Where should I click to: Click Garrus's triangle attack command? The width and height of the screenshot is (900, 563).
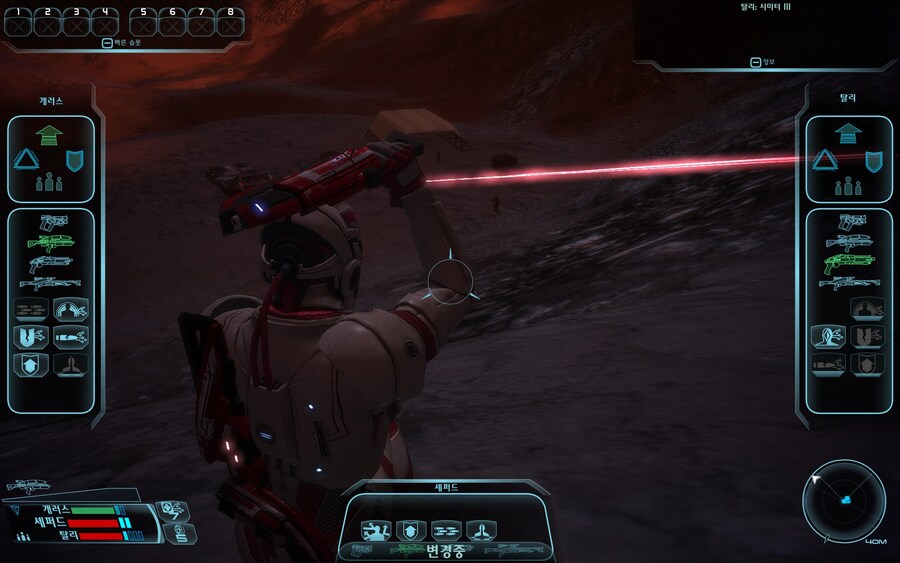point(26,159)
